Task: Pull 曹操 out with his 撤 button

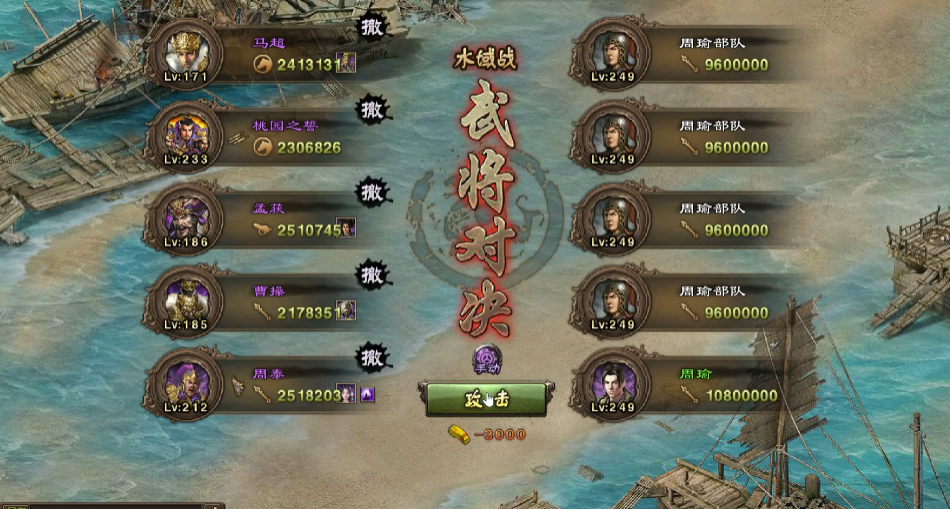Action: (372, 272)
